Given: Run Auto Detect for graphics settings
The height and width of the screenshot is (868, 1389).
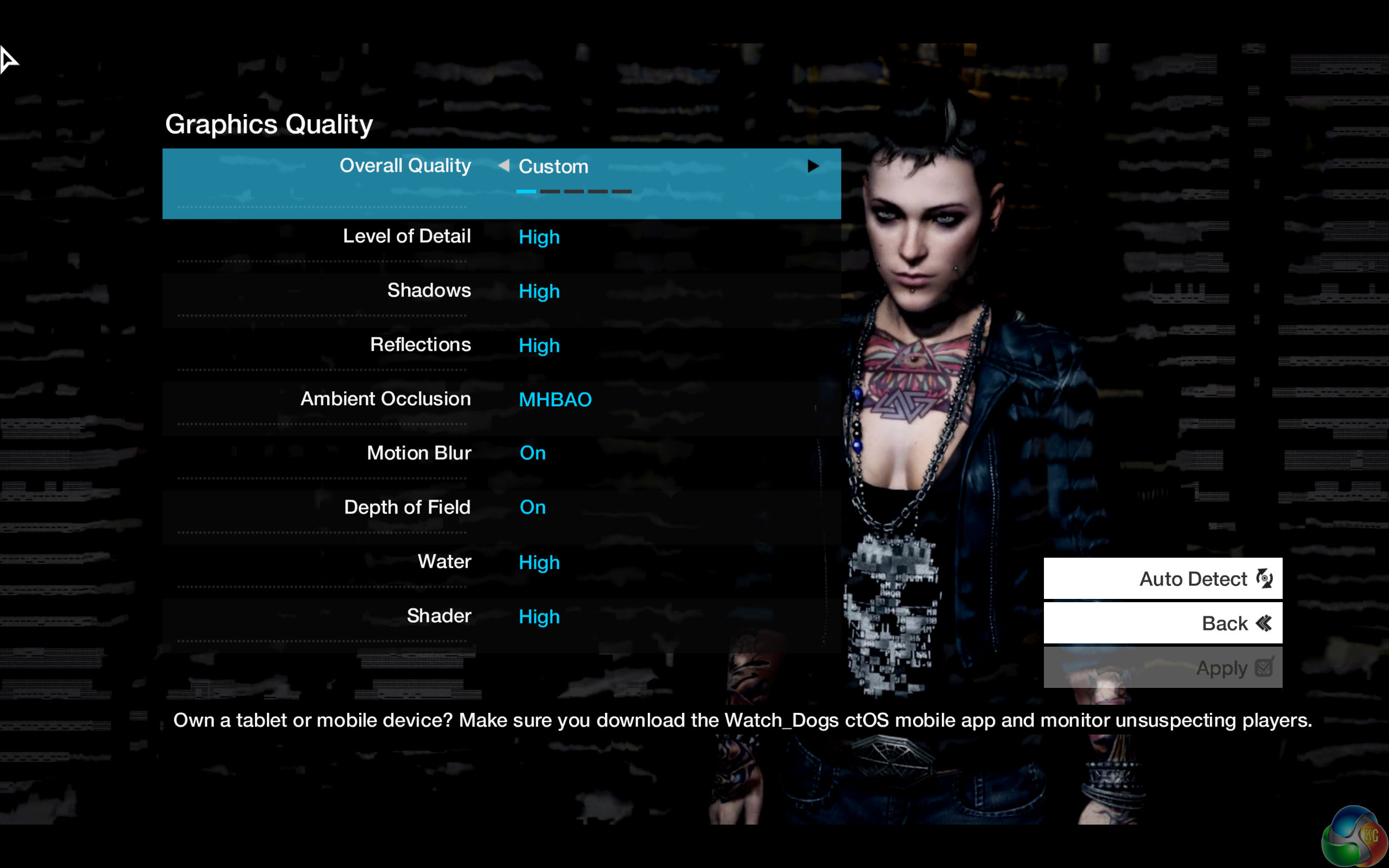Looking at the screenshot, I should point(1162,579).
